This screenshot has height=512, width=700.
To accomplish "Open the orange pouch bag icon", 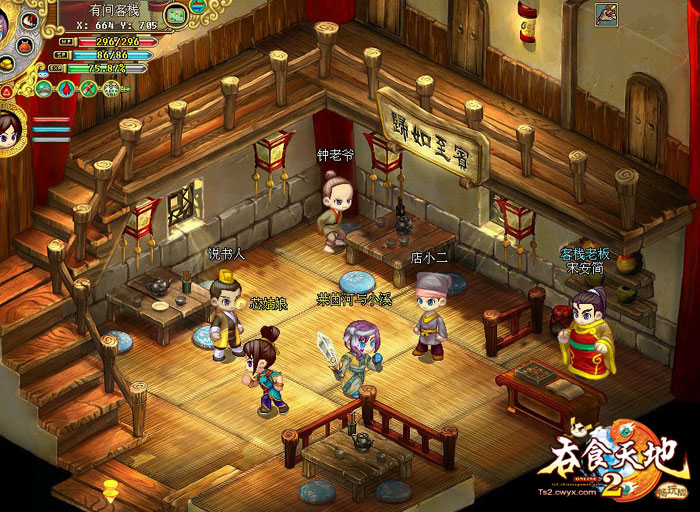I will pyautogui.click(x=25, y=46).
